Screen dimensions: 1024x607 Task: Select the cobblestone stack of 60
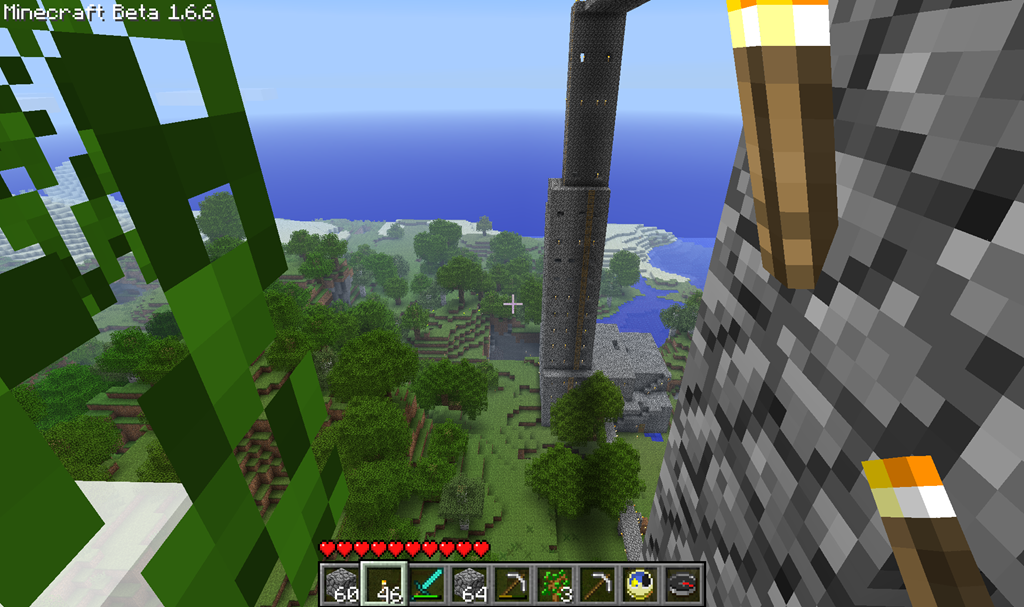340,582
